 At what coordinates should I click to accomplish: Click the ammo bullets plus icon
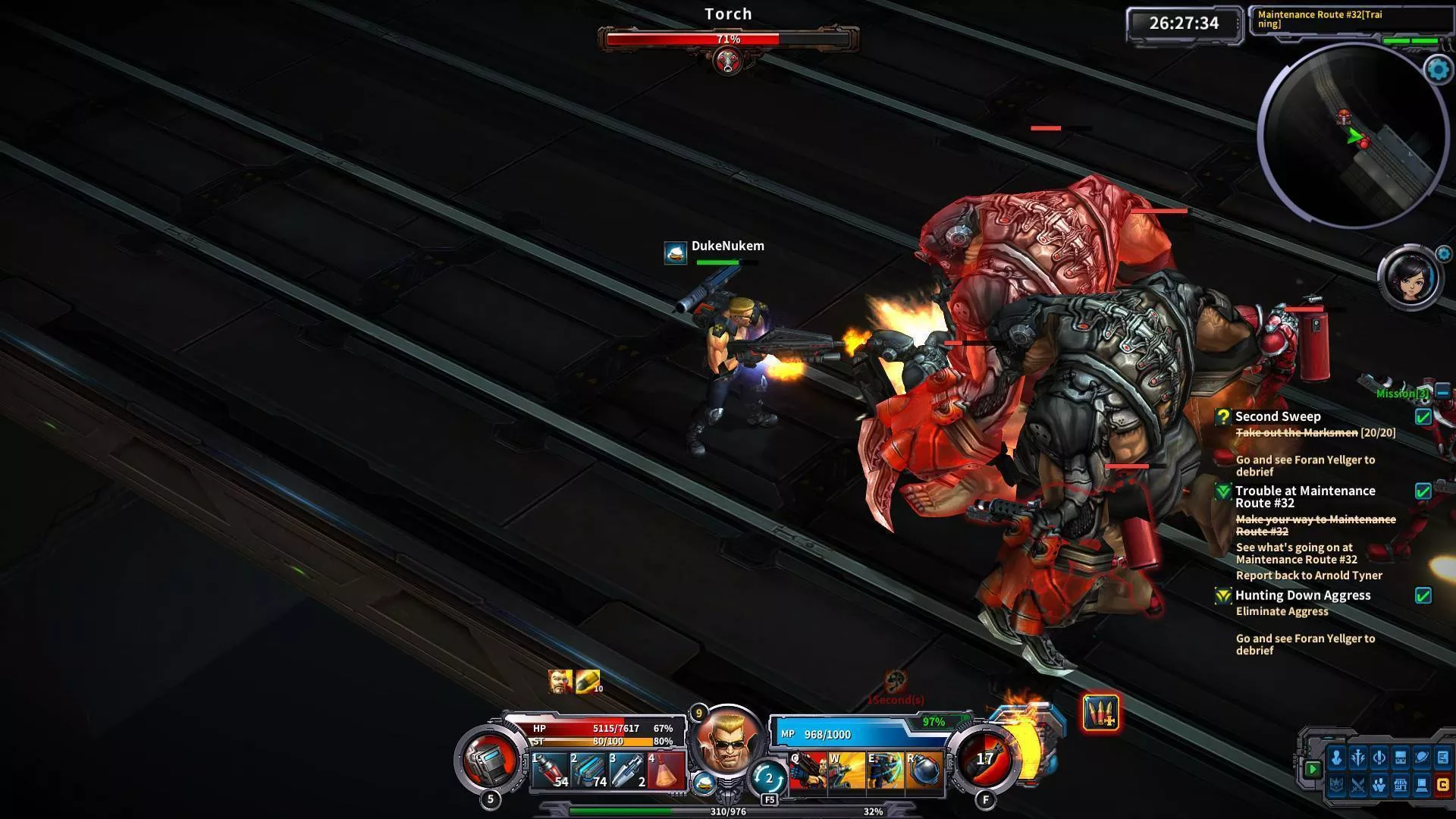(x=1100, y=713)
